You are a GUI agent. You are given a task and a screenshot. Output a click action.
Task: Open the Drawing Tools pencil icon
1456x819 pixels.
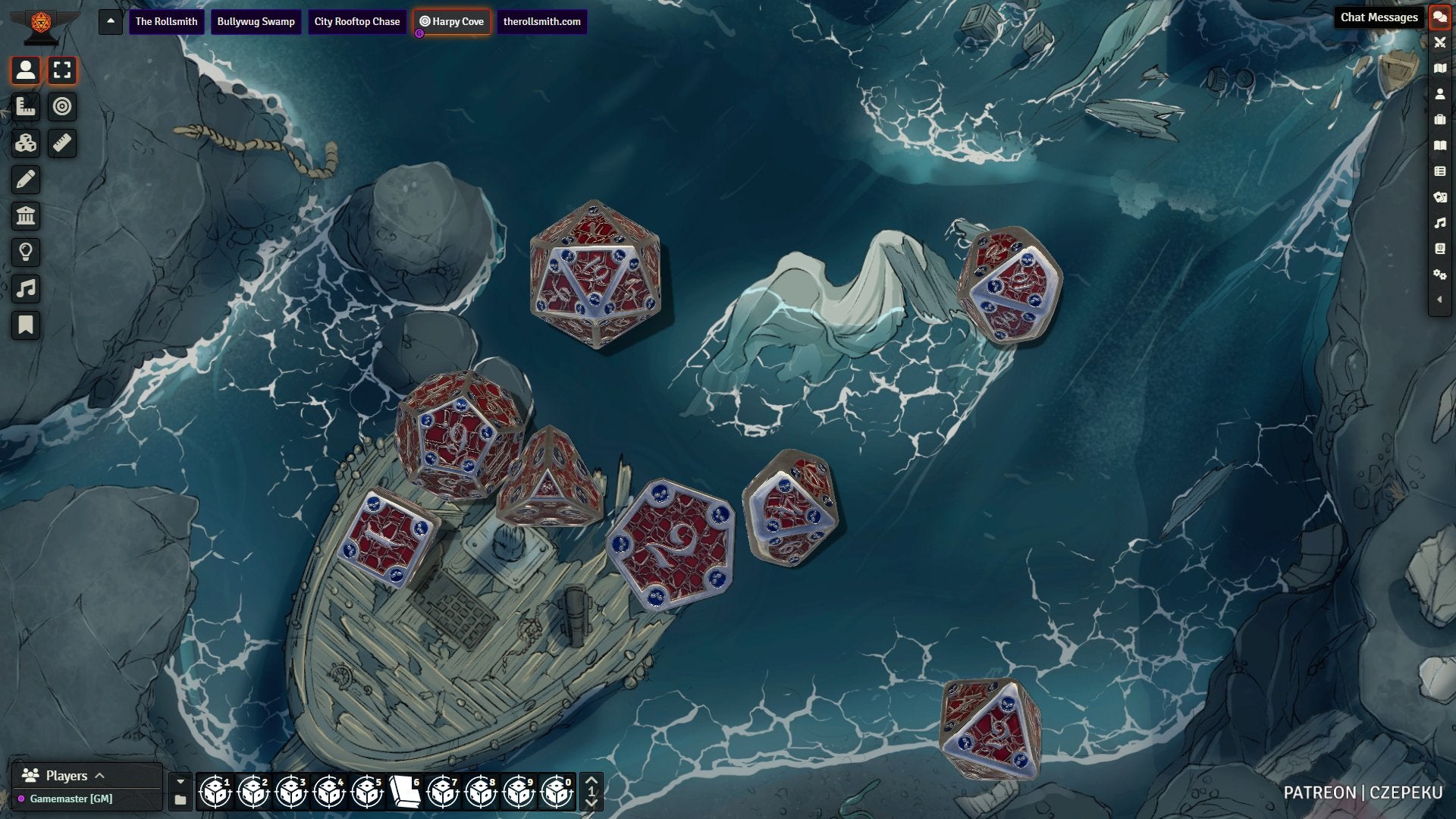tap(26, 180)
